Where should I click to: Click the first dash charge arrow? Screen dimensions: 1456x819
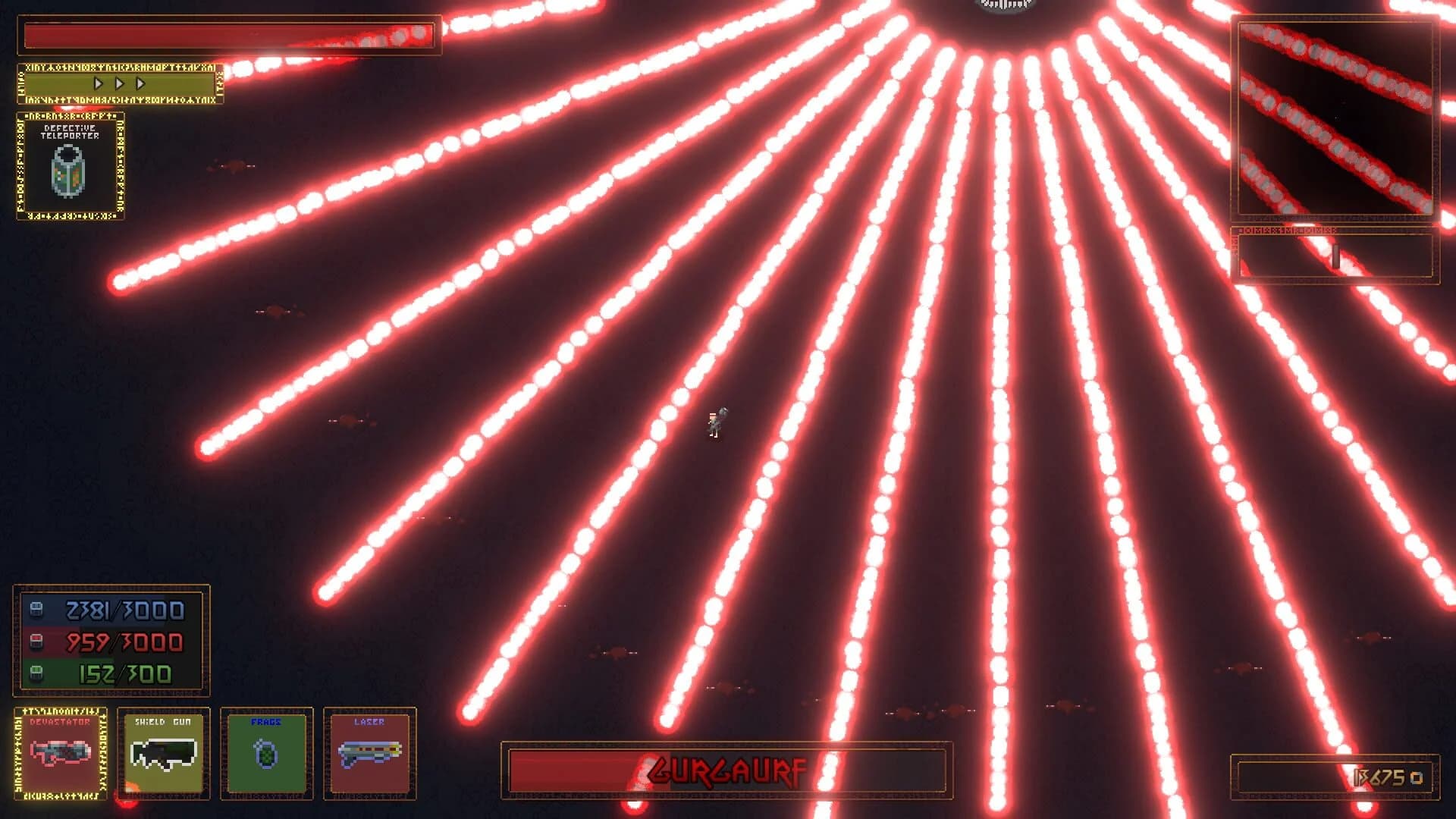click(x=99, y=85)
